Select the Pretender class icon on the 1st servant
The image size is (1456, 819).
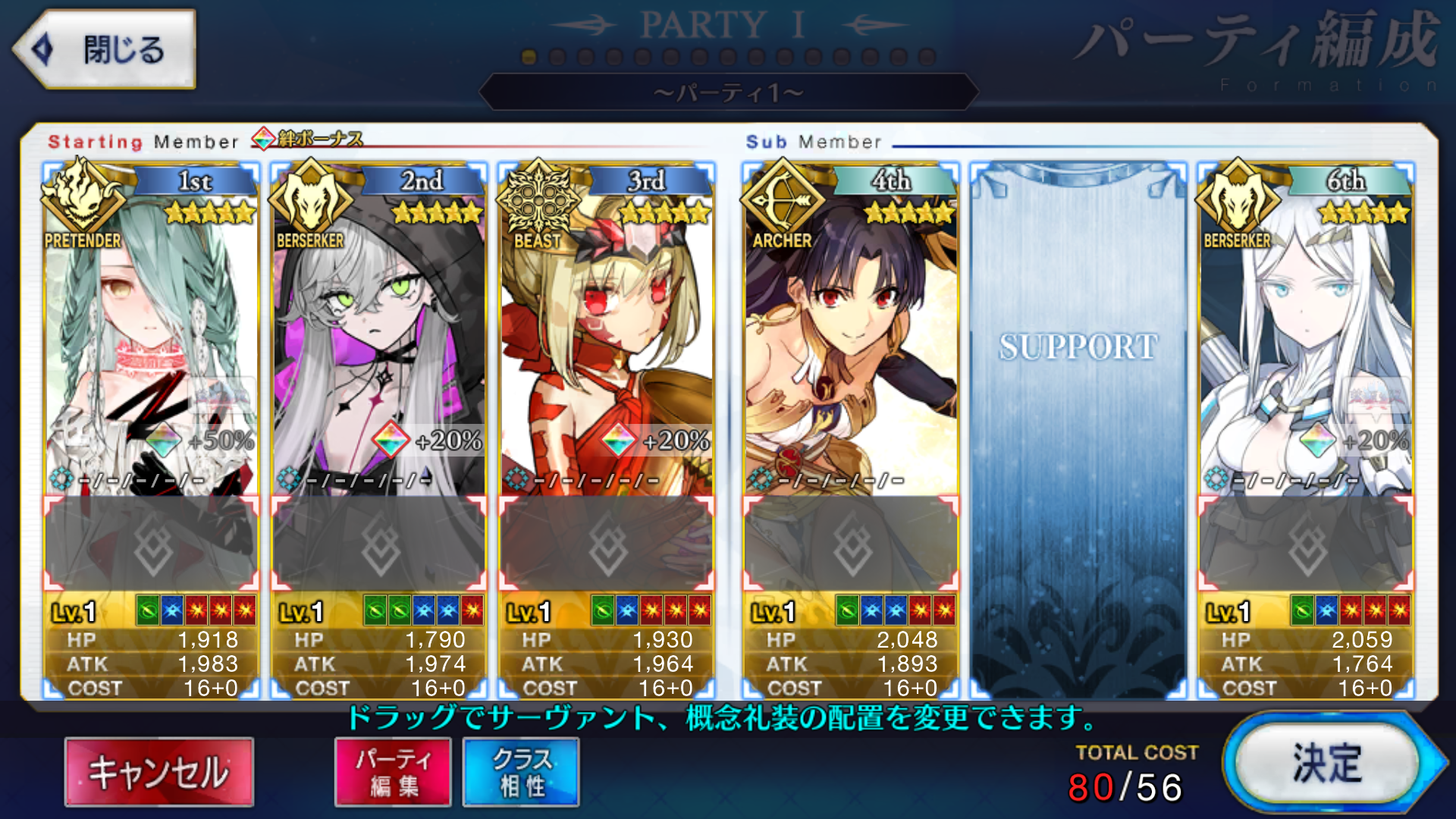coord(83,201)
